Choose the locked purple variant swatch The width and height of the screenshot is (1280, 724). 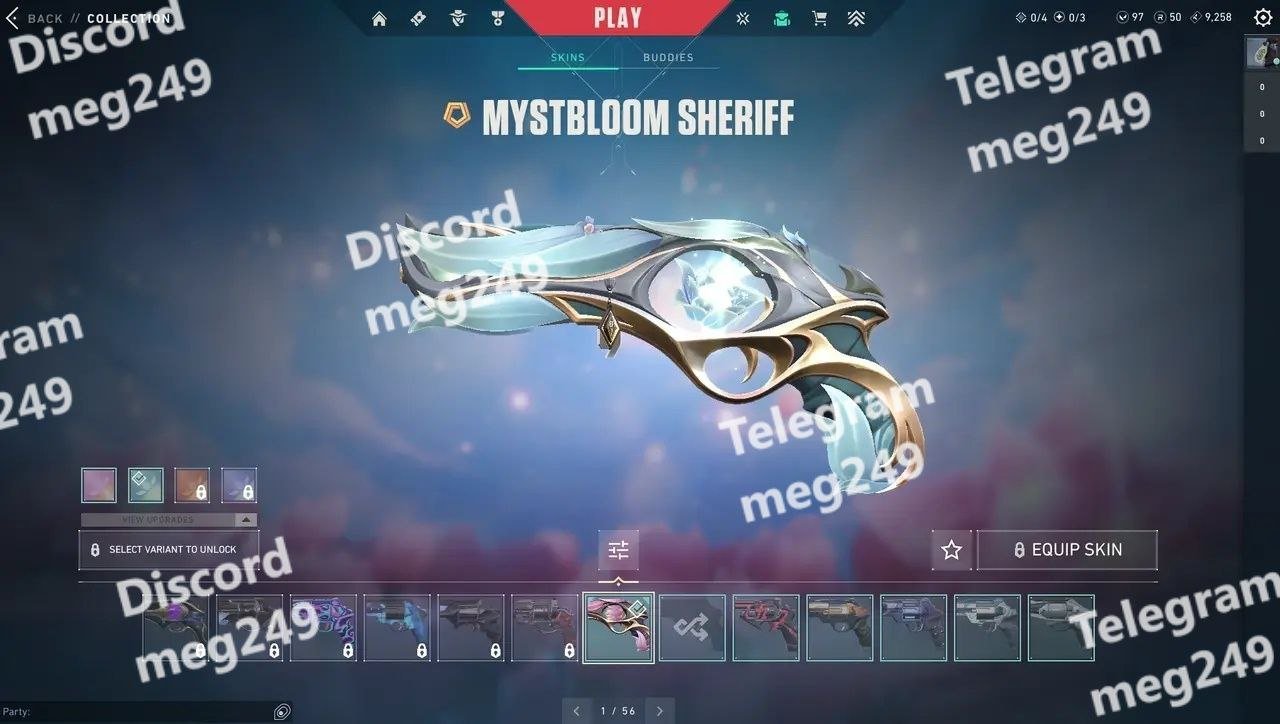[x=239, y=485]
